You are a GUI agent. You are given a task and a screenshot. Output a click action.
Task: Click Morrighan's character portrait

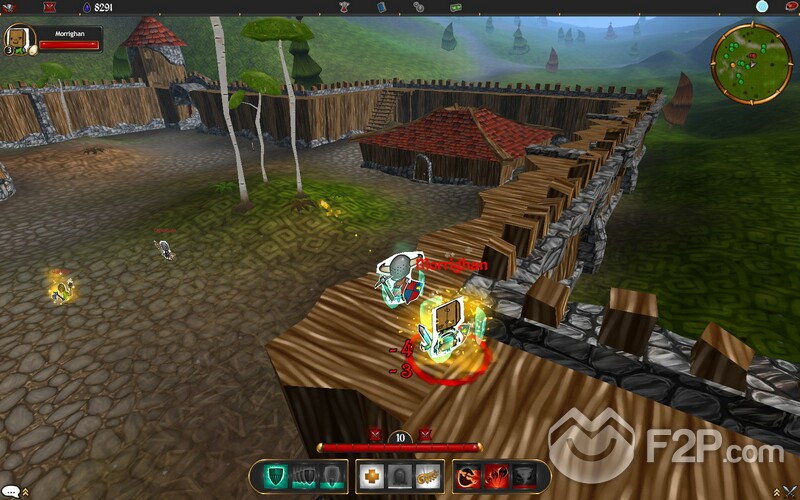(19, 39)
